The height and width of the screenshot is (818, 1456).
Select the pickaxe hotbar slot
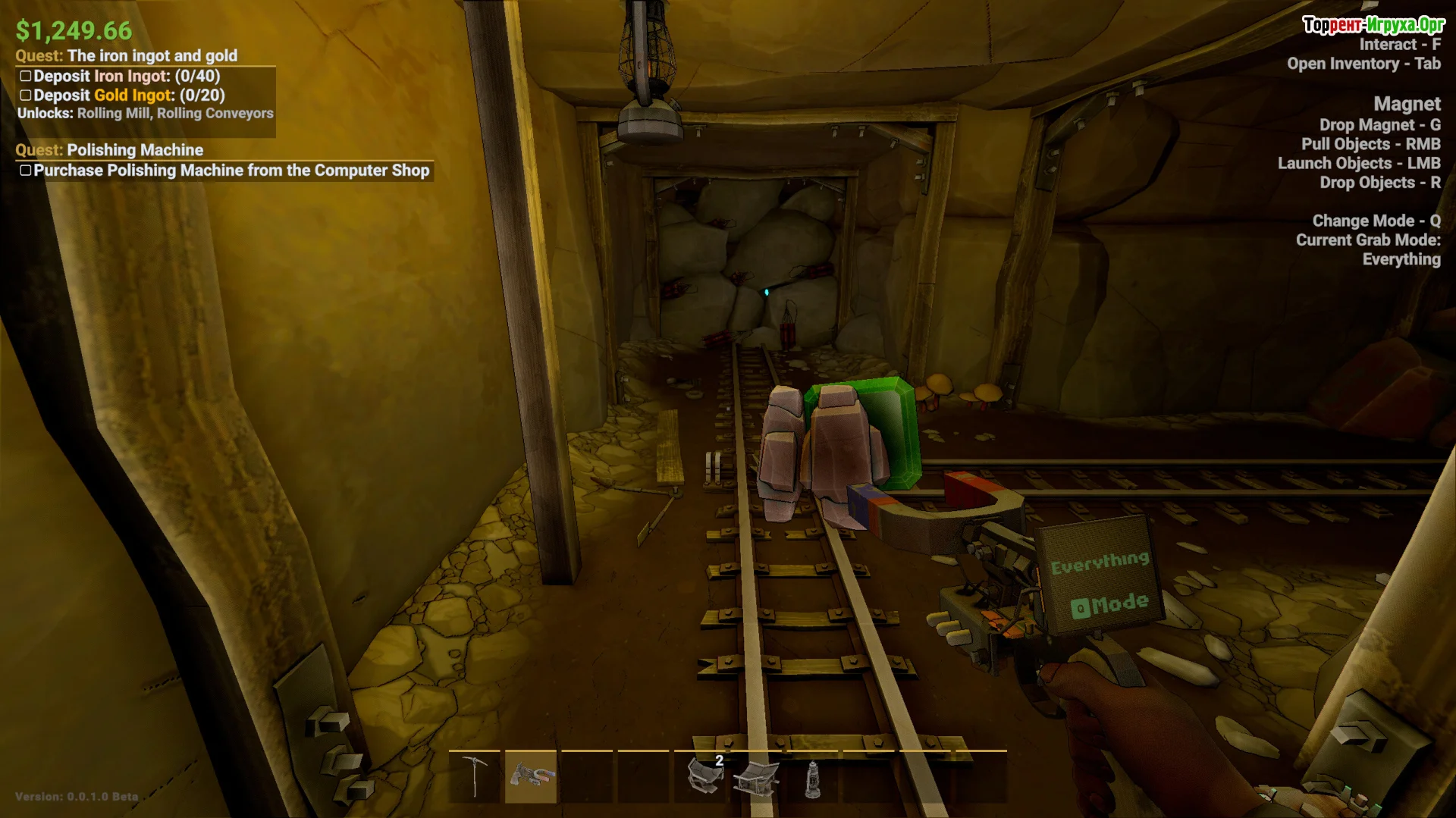(x=475, y=776)
